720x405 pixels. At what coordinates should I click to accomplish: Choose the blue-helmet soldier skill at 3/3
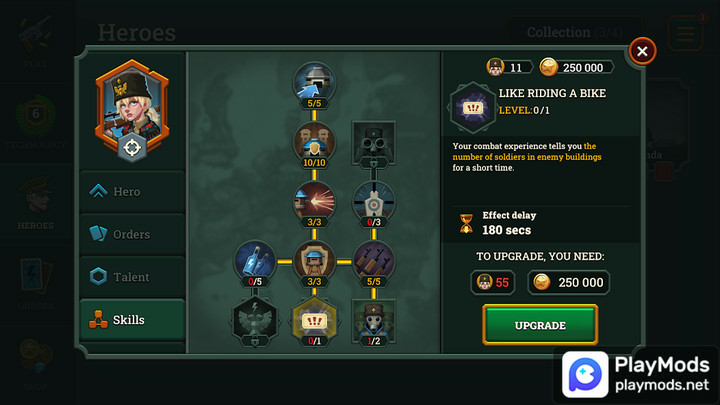pyautogui.click(x=314, y=260)
